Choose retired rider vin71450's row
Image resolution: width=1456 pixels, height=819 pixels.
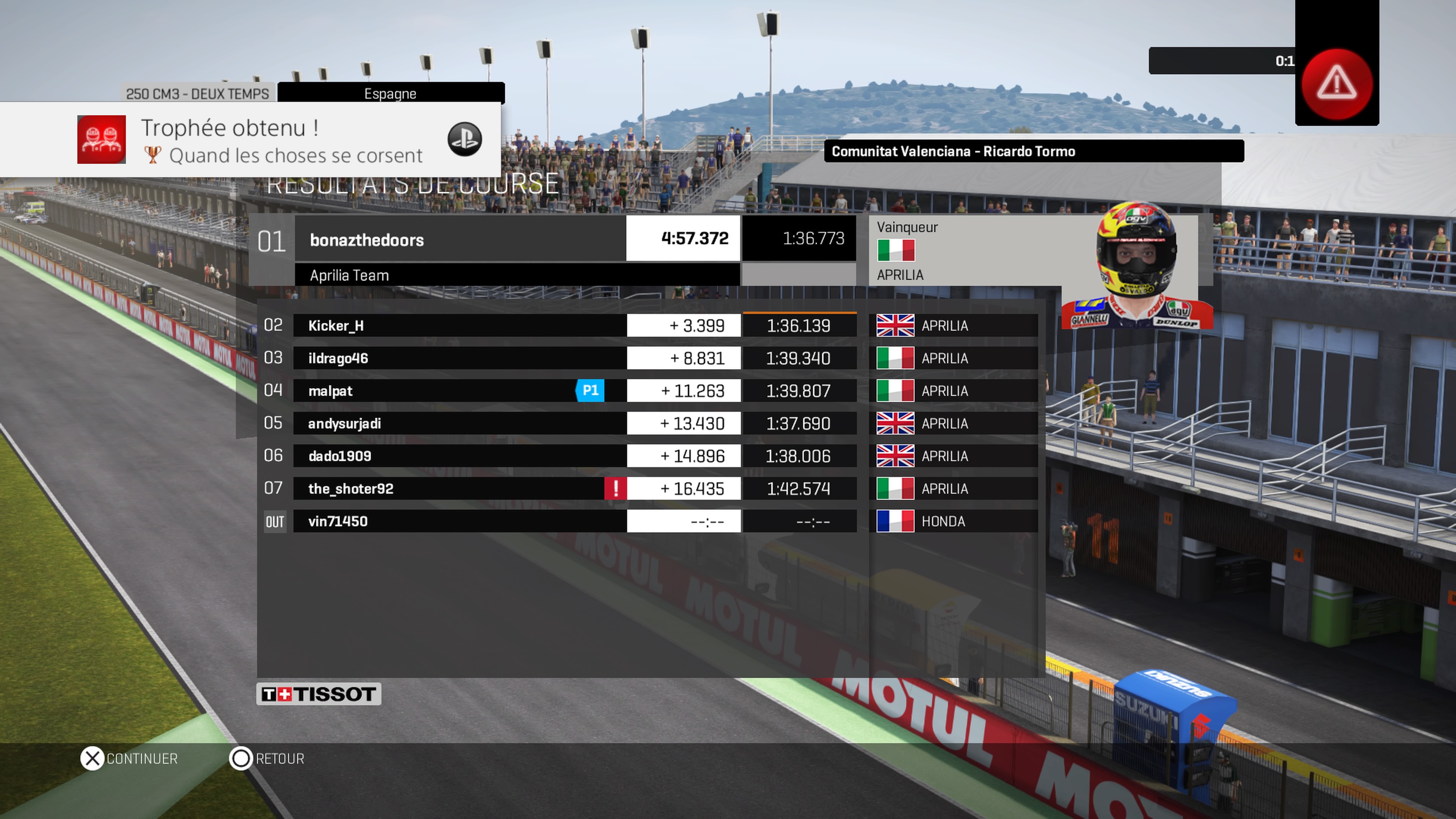coord(459,521)
